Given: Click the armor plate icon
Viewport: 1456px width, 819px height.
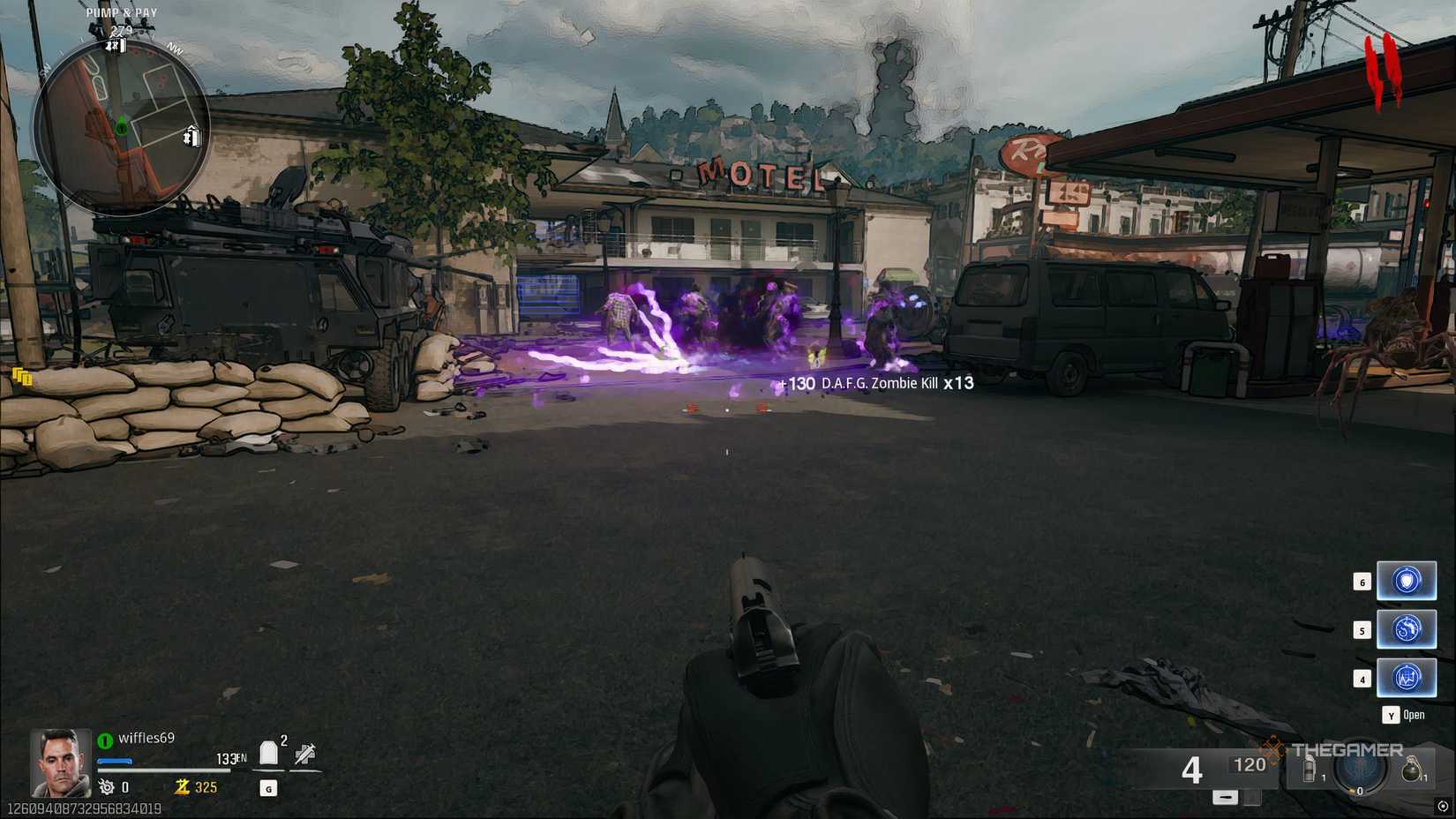Looking at the screenshot, I should 268,754.
